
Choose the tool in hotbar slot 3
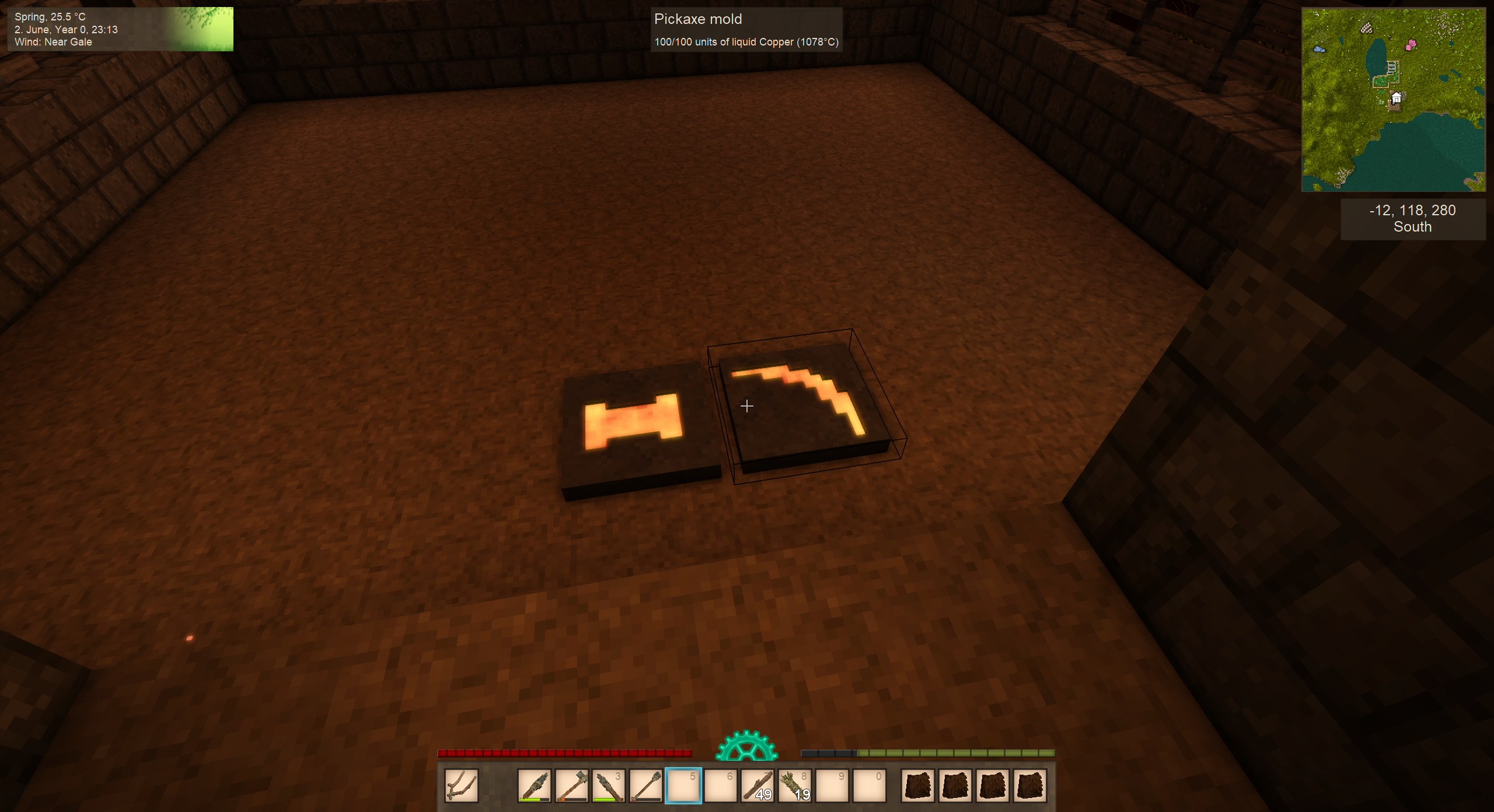(609, 785)
